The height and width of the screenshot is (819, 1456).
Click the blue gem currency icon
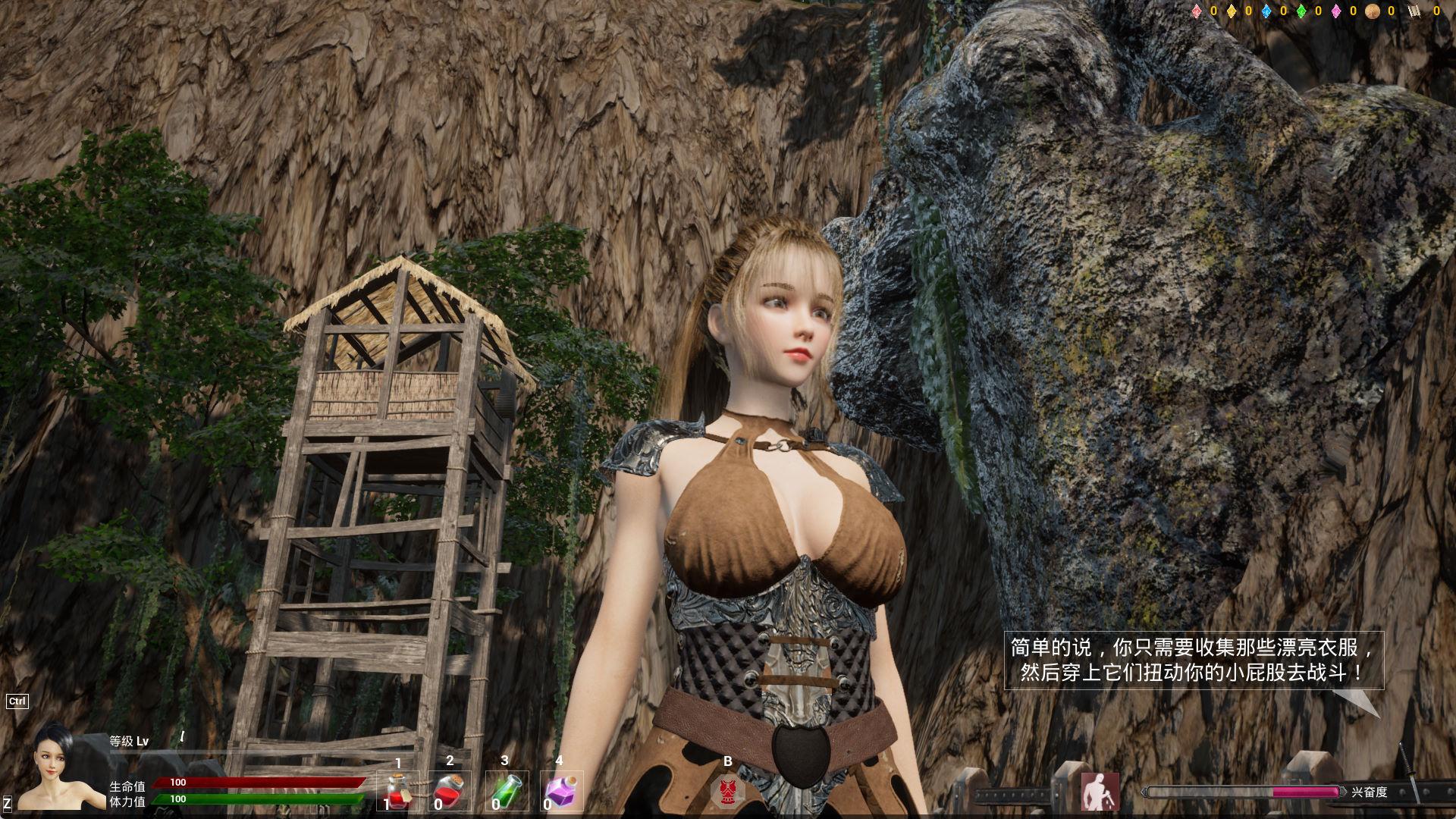tap(1266, 11)
